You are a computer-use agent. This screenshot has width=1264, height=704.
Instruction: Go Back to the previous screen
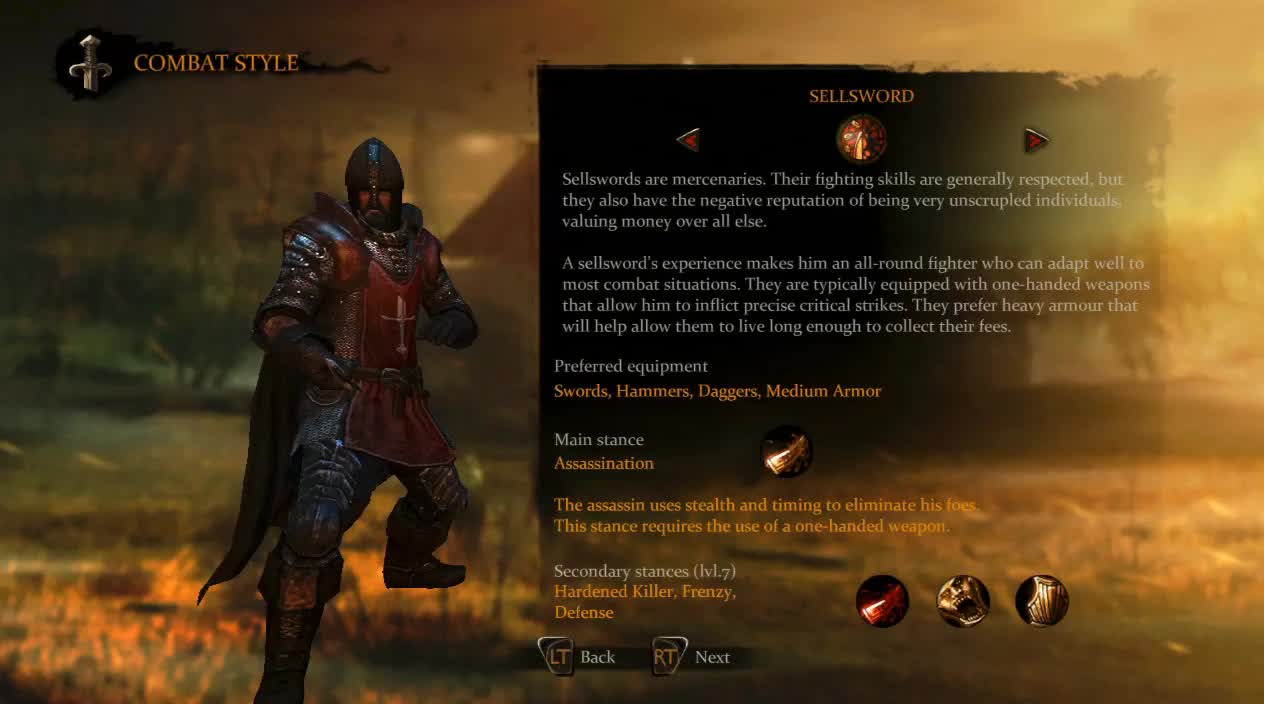[x=578, y=657]
